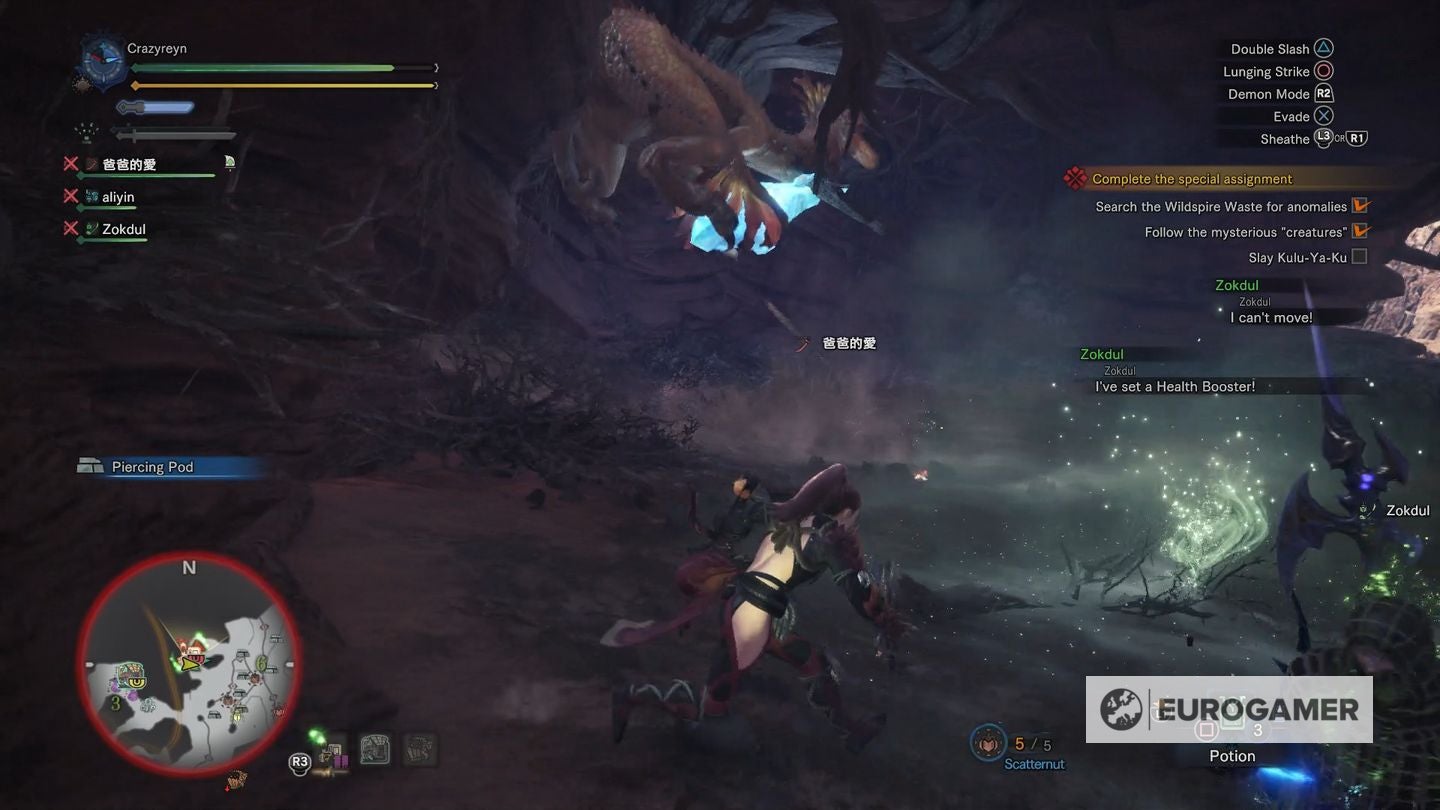Expand Zokdul's 'I can't move!' chat message

click(x=1272, y=317)
